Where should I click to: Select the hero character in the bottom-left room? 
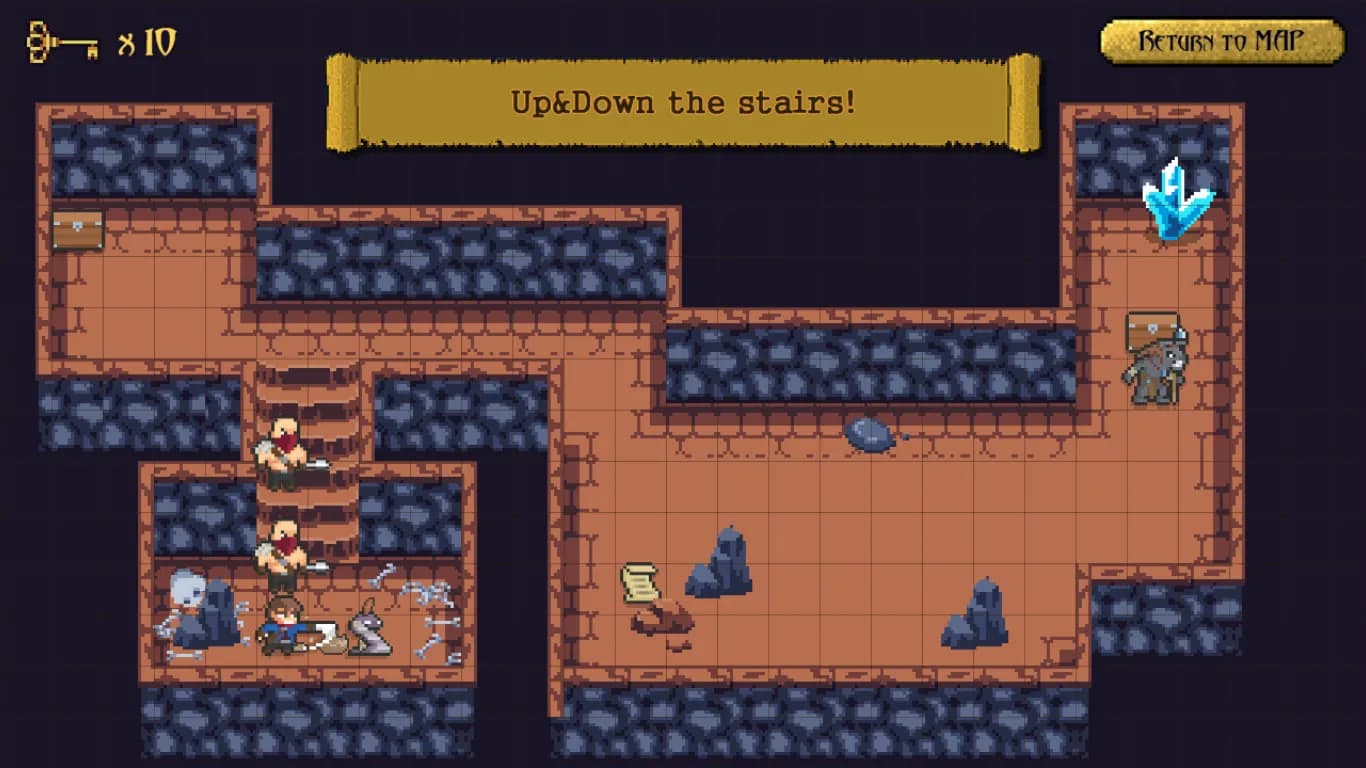pos(283,625)
